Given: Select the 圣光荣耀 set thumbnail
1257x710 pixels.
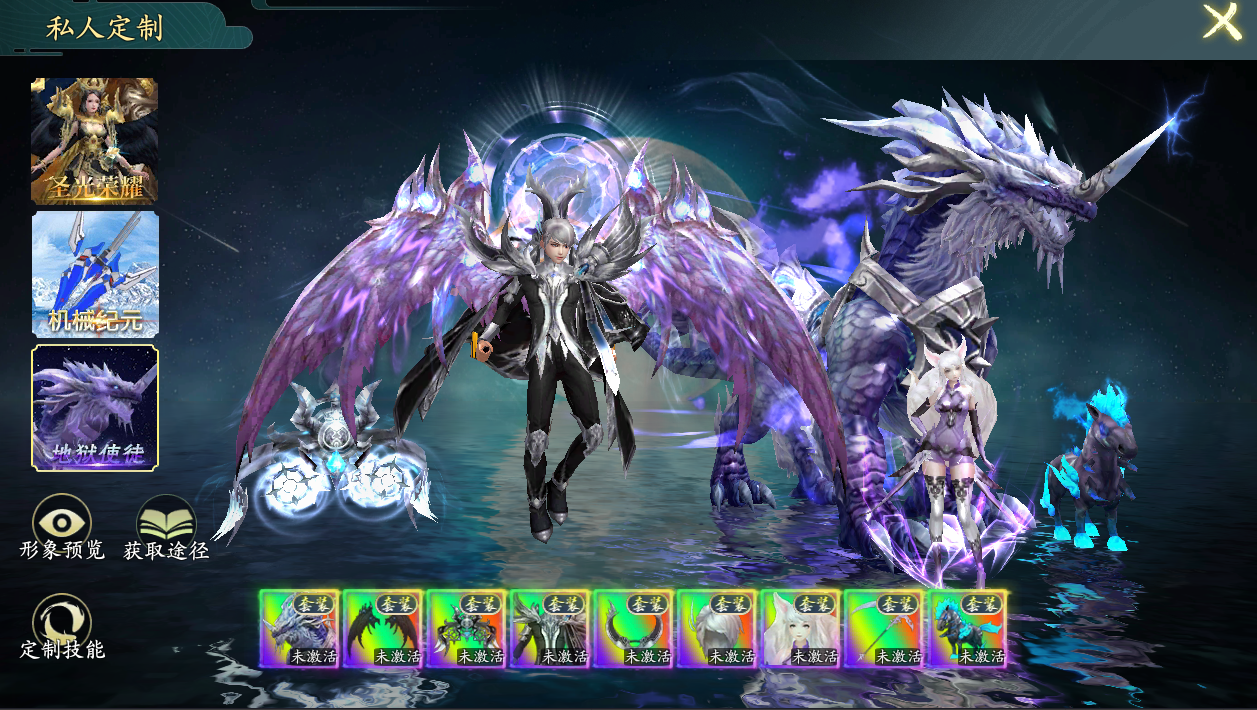Looking at the screenshot, I should (x=95, y=140).
